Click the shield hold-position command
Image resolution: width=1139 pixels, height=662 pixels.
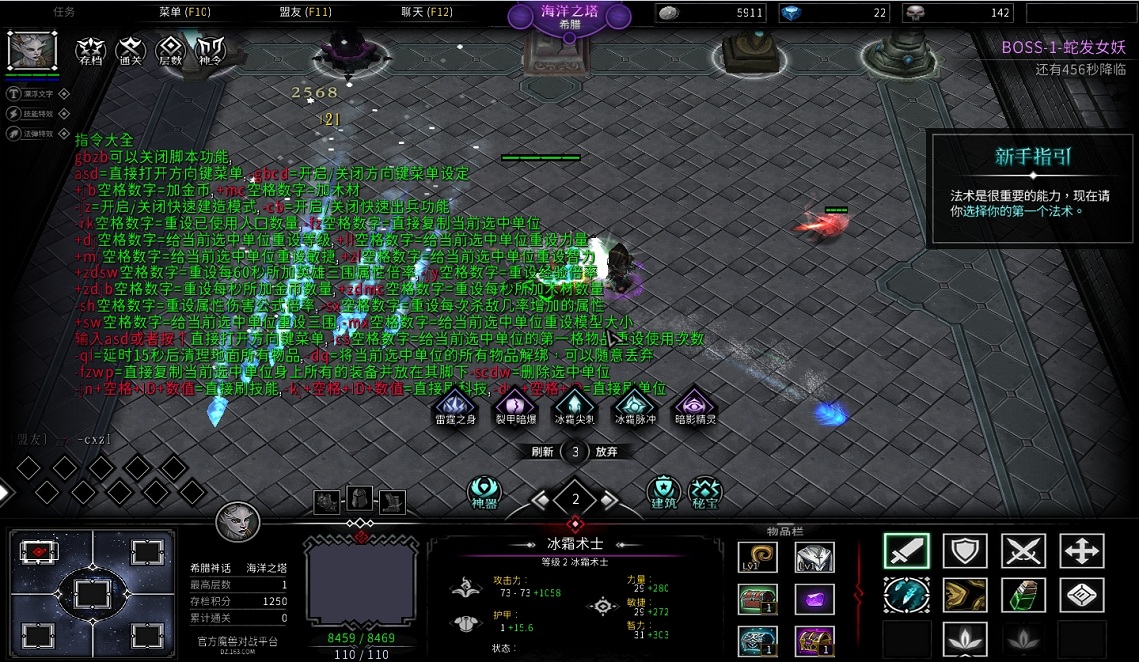(964, 551)
